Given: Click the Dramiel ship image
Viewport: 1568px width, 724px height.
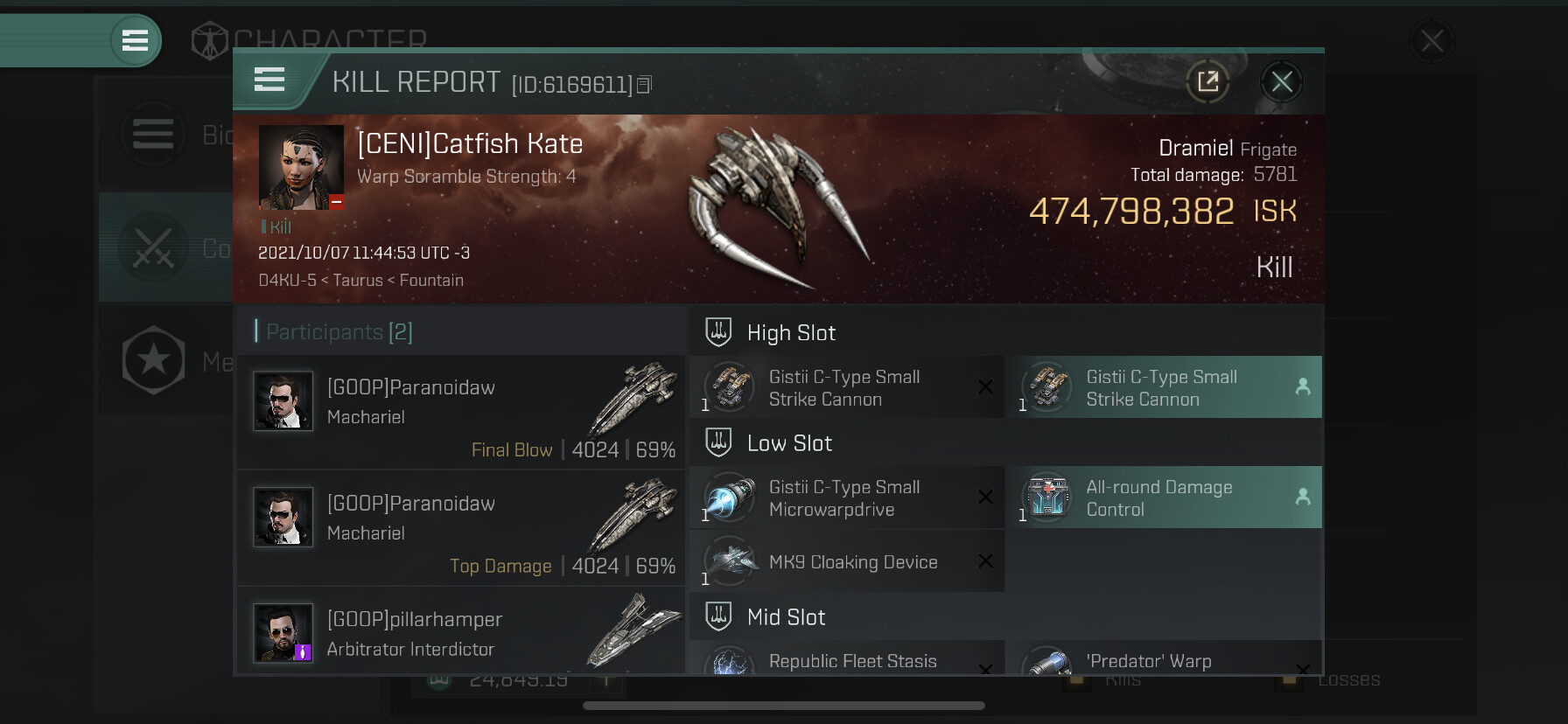Looking at the screenshot, I should pyautogui.click(x=773, y=207).
